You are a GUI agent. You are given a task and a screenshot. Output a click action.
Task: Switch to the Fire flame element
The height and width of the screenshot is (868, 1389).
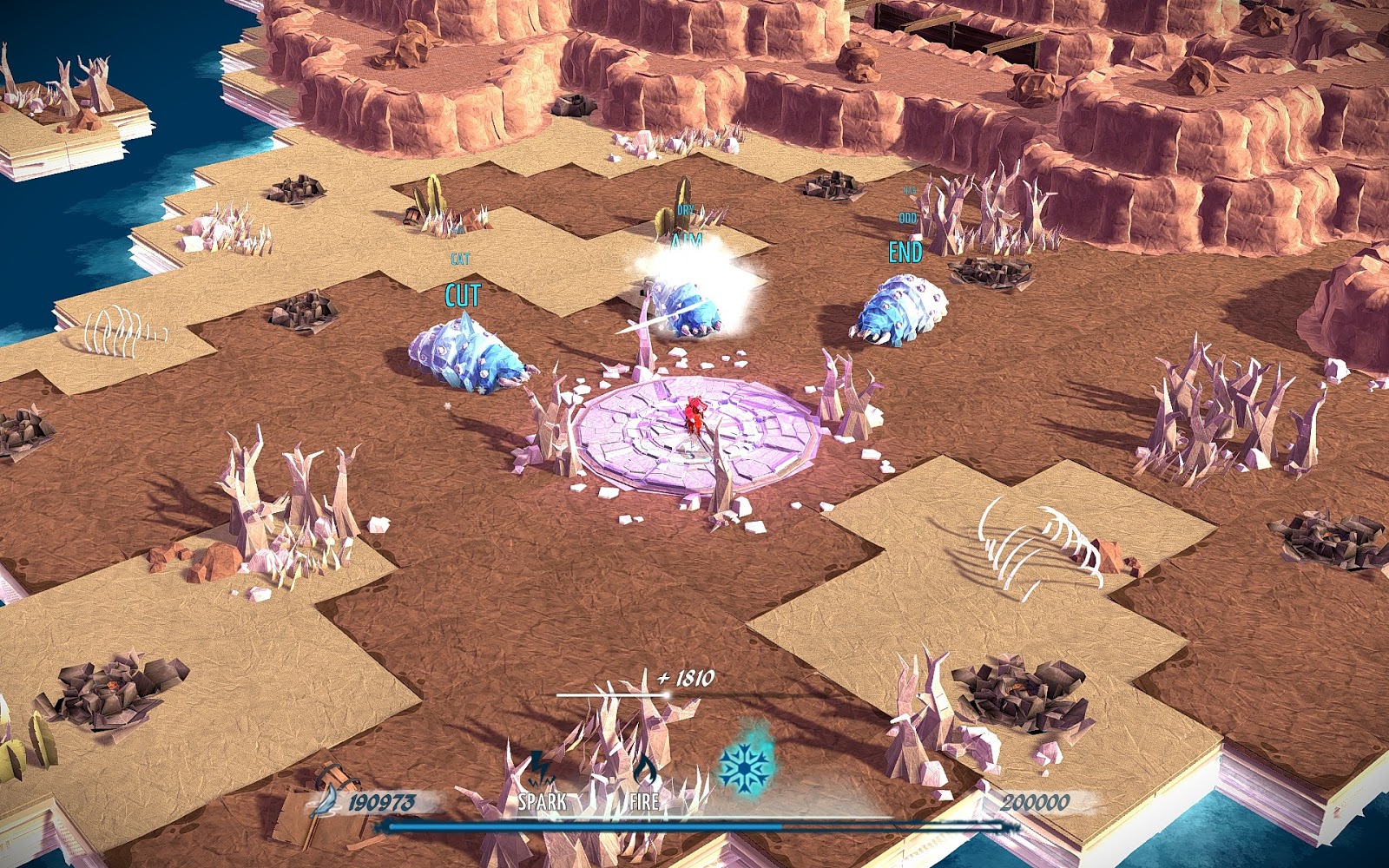[644, 773]
